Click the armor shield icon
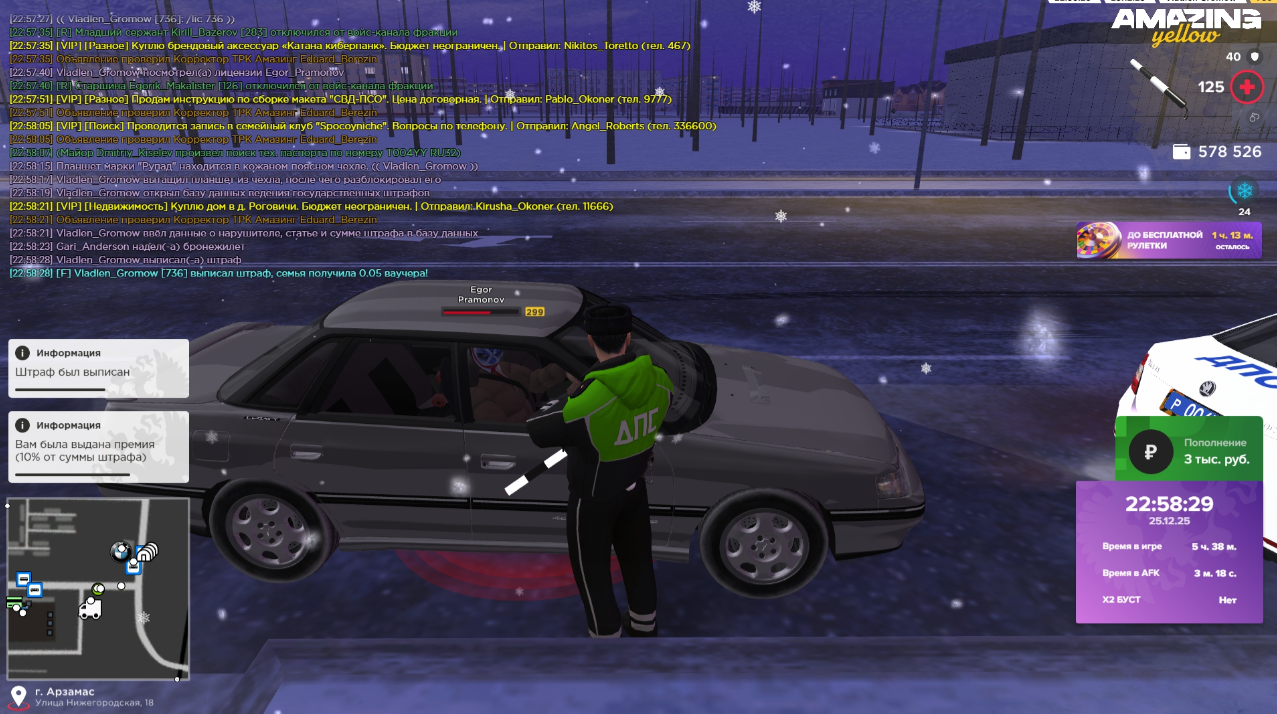The image size is (1277, 714). [1254, 57]
